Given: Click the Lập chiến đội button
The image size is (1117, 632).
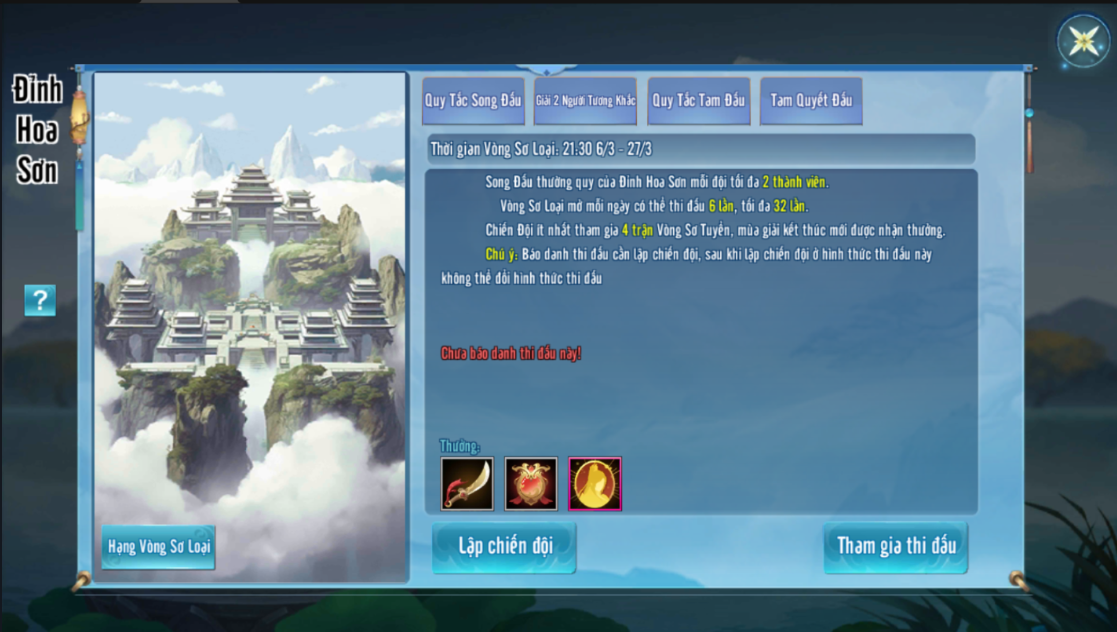Looking at the screenshot, I should coord(504,546).
